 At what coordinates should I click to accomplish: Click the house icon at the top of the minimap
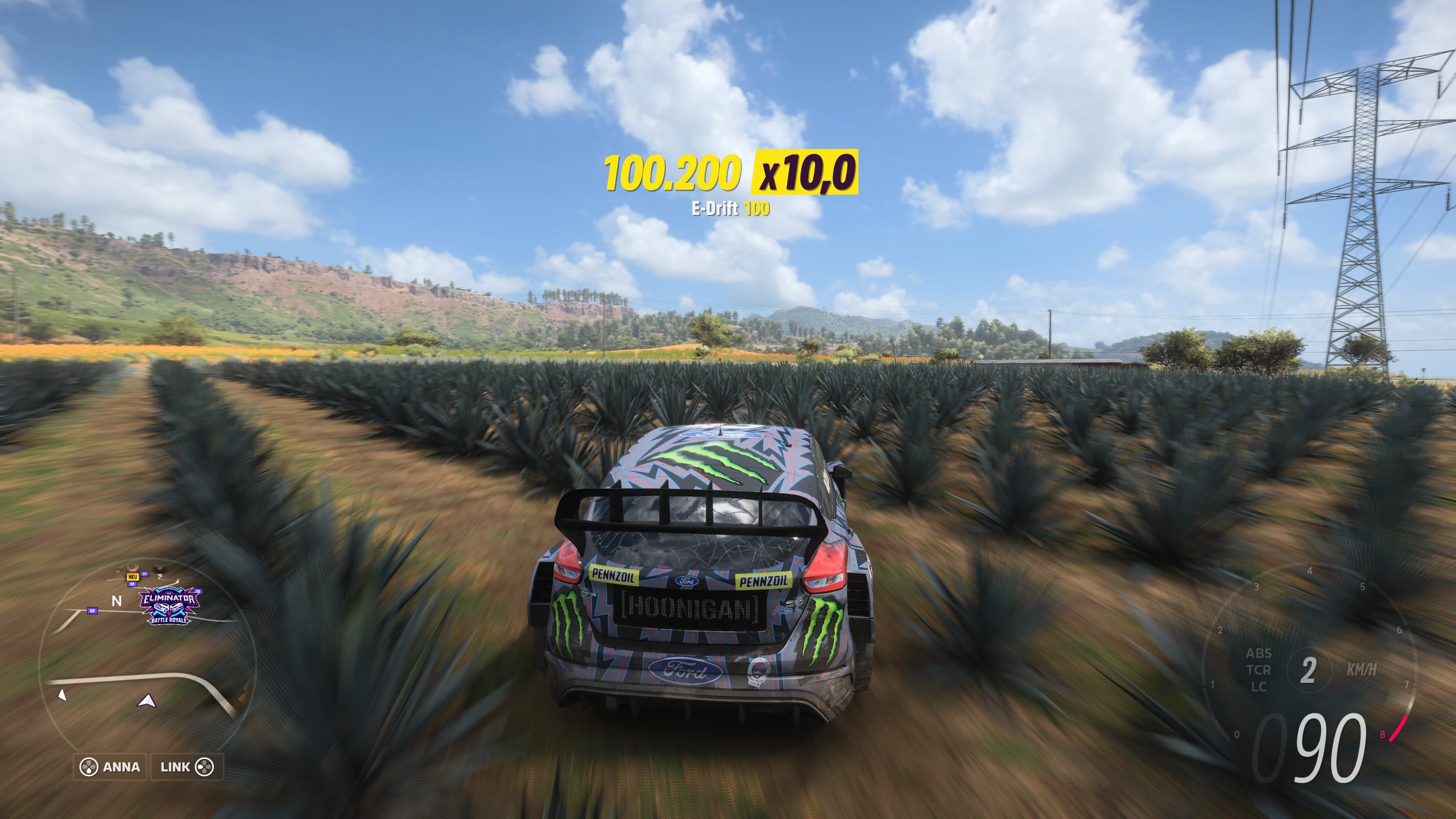132,568
